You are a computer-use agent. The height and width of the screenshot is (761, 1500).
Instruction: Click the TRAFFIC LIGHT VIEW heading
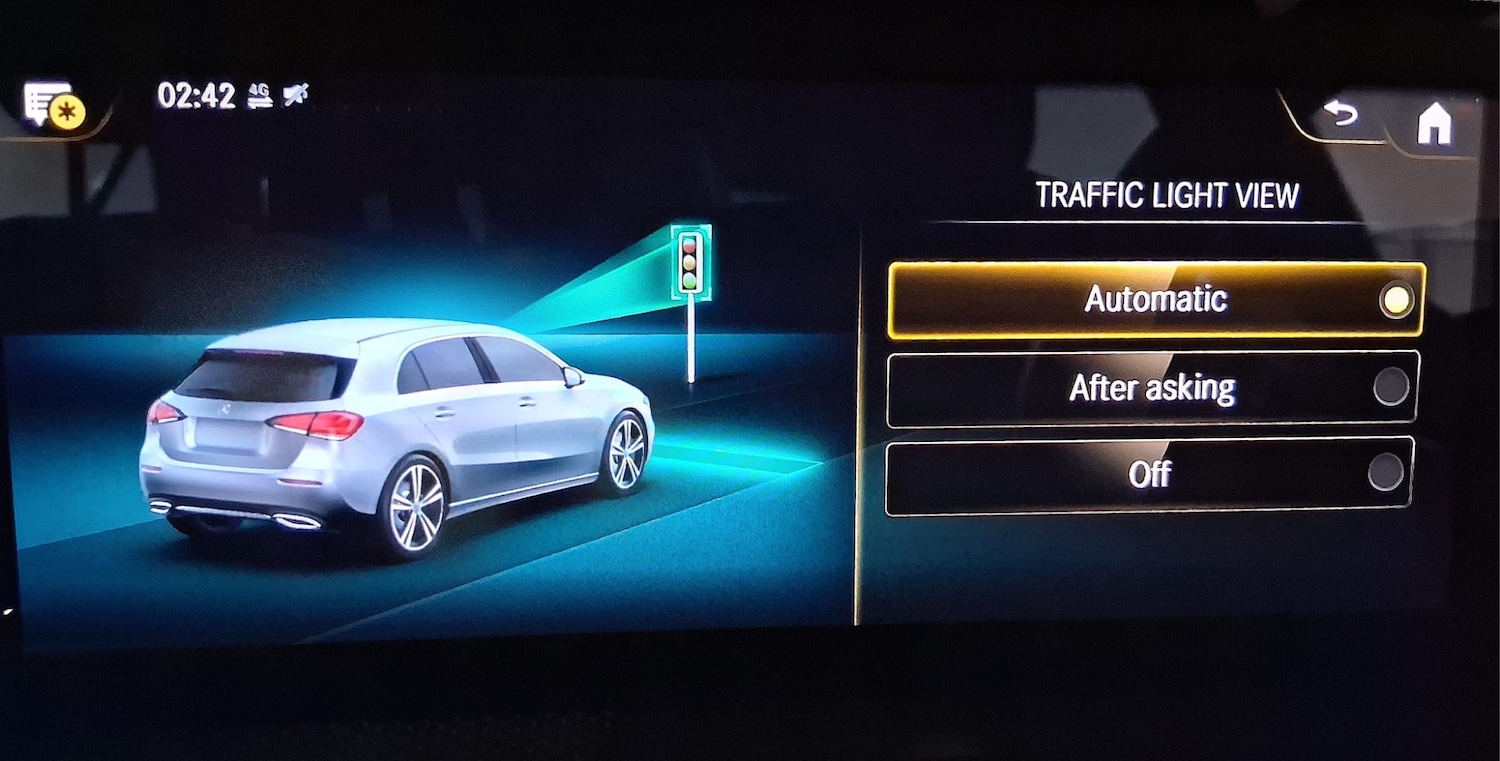1168,194
